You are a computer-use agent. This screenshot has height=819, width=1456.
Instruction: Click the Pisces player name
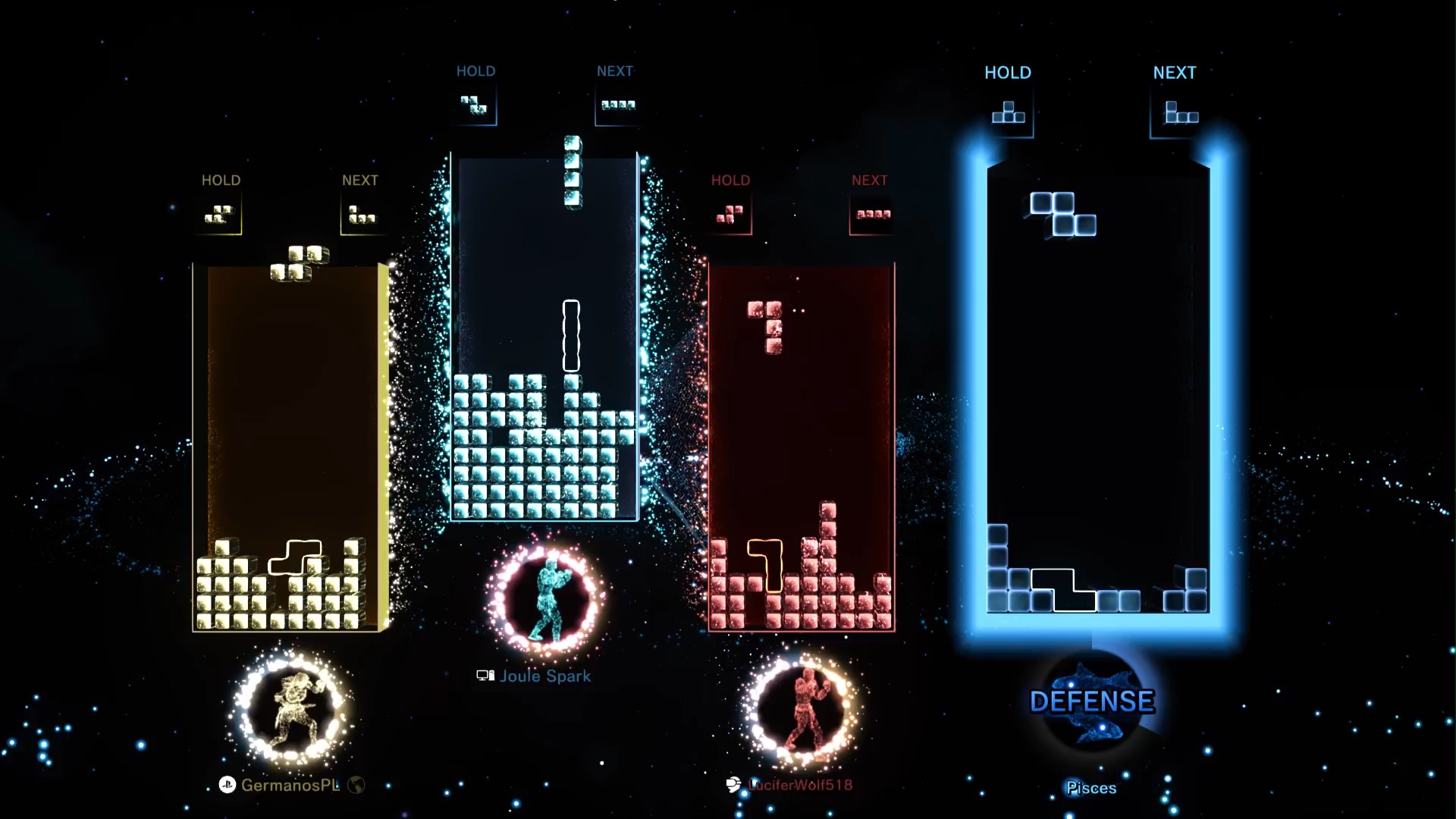1091,789
